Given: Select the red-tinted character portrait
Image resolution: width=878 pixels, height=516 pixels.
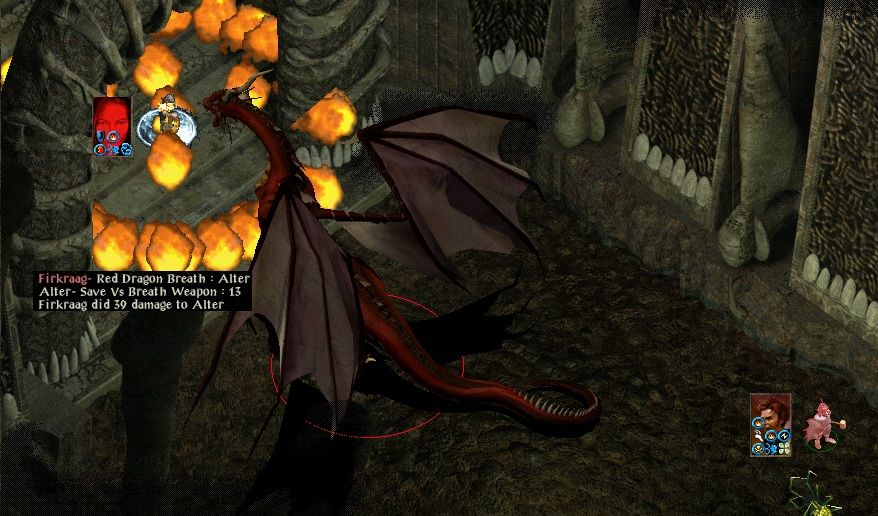Looking at the screenshot, I should click(112, 120).
